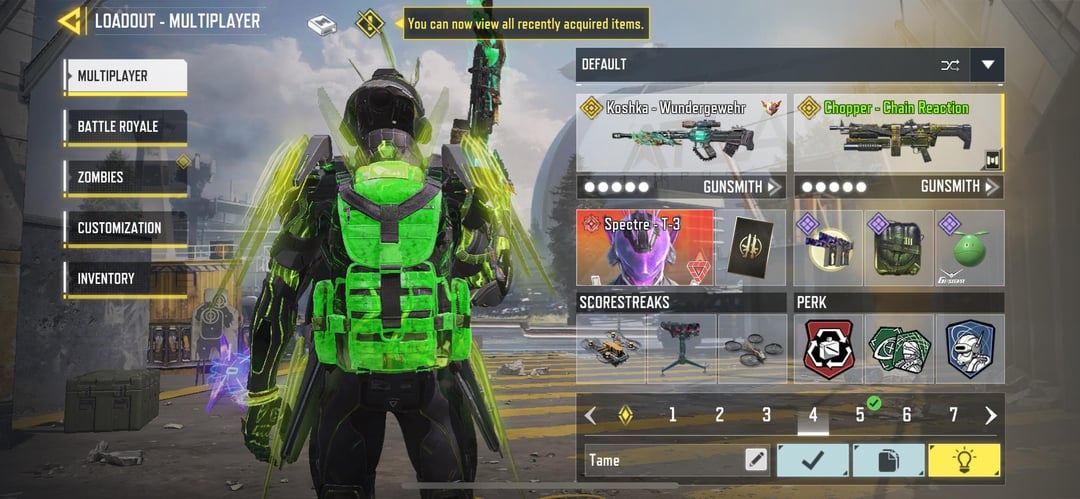Switch to the Zombies tab
The image size is (1080, 499).
pos(126,178)
